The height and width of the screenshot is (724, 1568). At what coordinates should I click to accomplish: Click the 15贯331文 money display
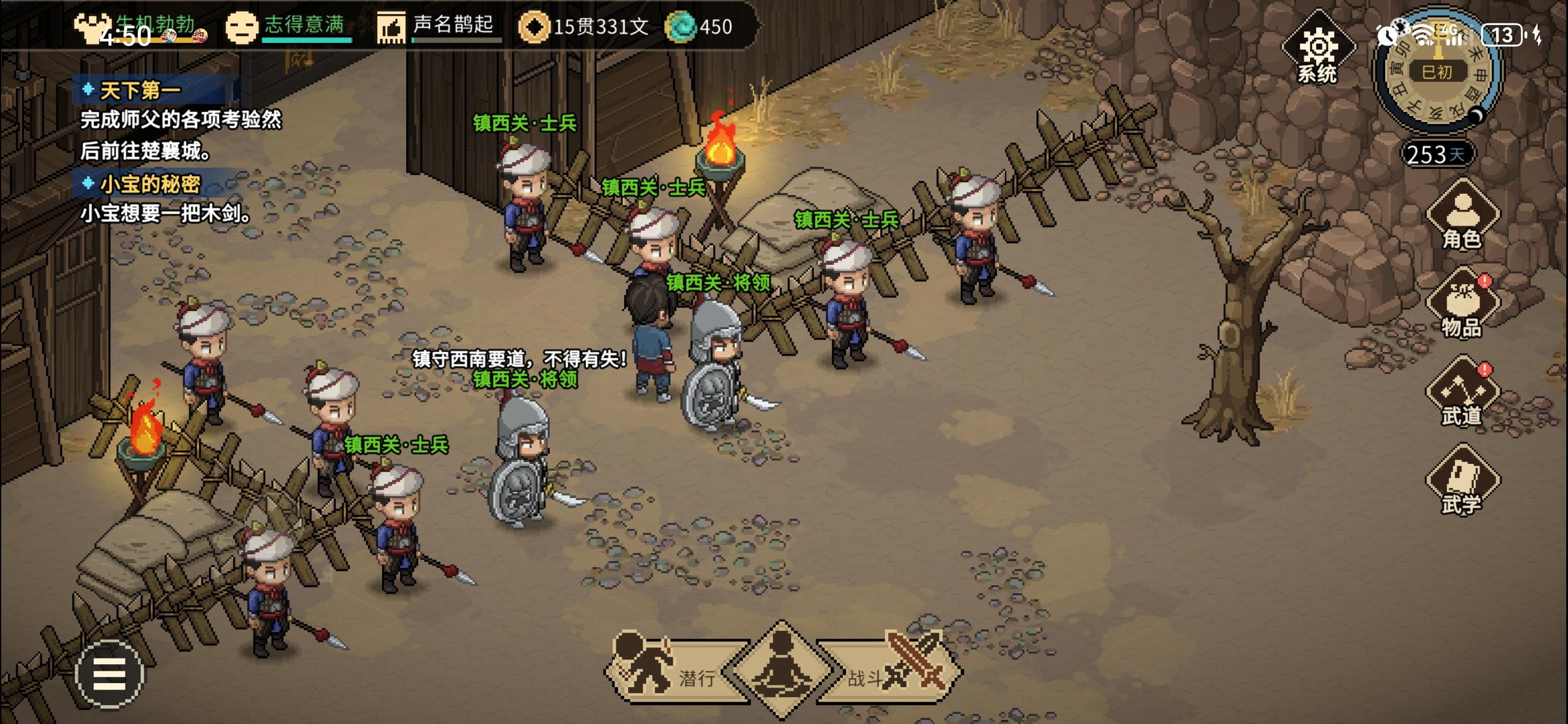click(599, 27)
